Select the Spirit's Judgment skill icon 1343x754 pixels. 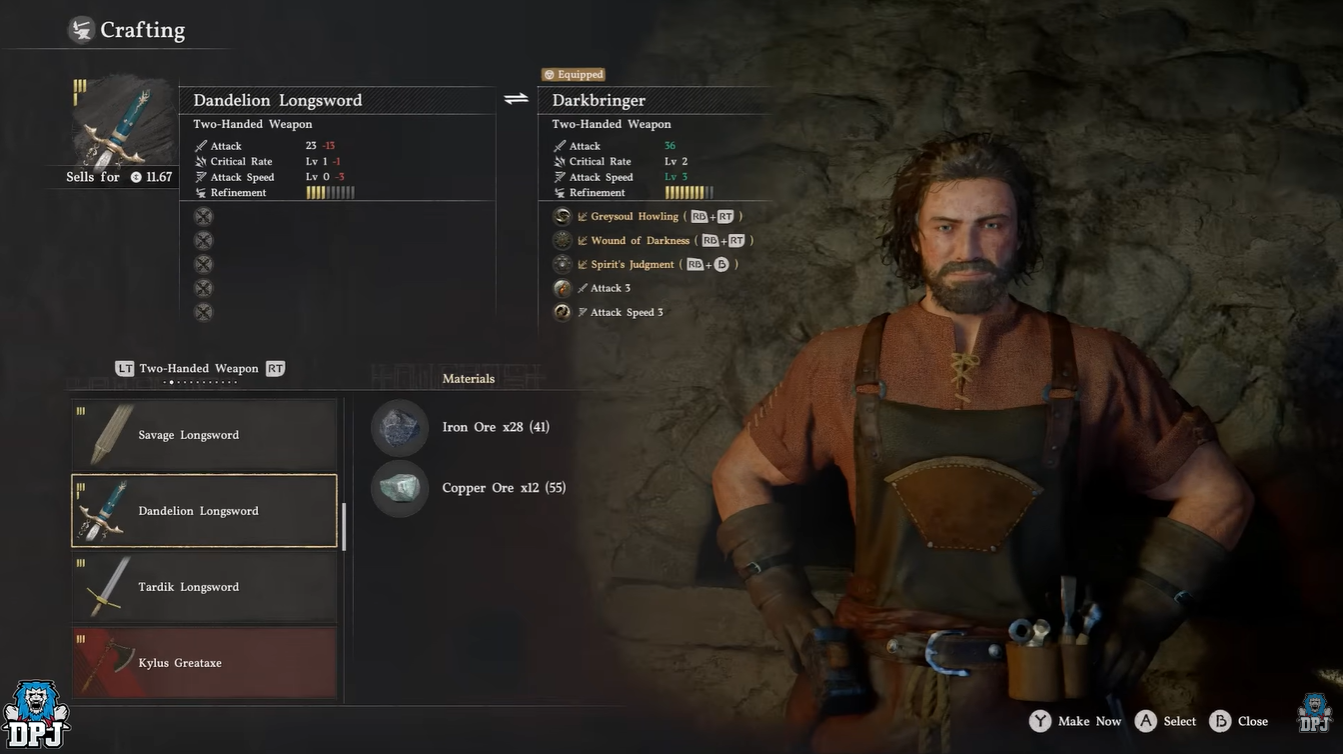pos(562,265)
